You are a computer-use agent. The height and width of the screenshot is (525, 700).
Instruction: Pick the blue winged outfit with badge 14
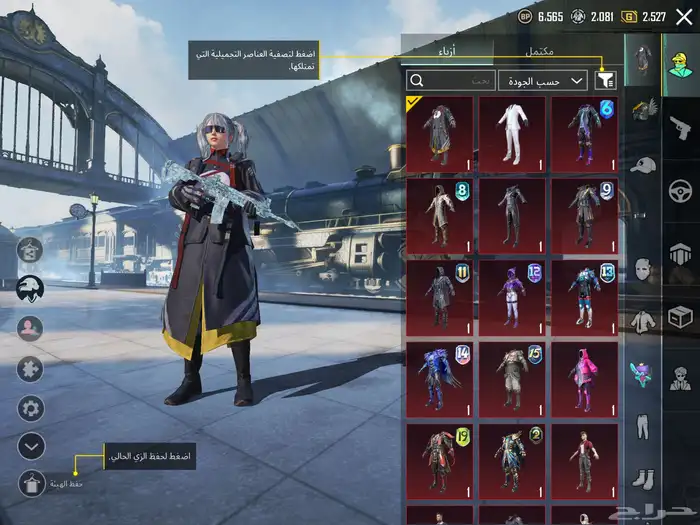click(439, 378)
